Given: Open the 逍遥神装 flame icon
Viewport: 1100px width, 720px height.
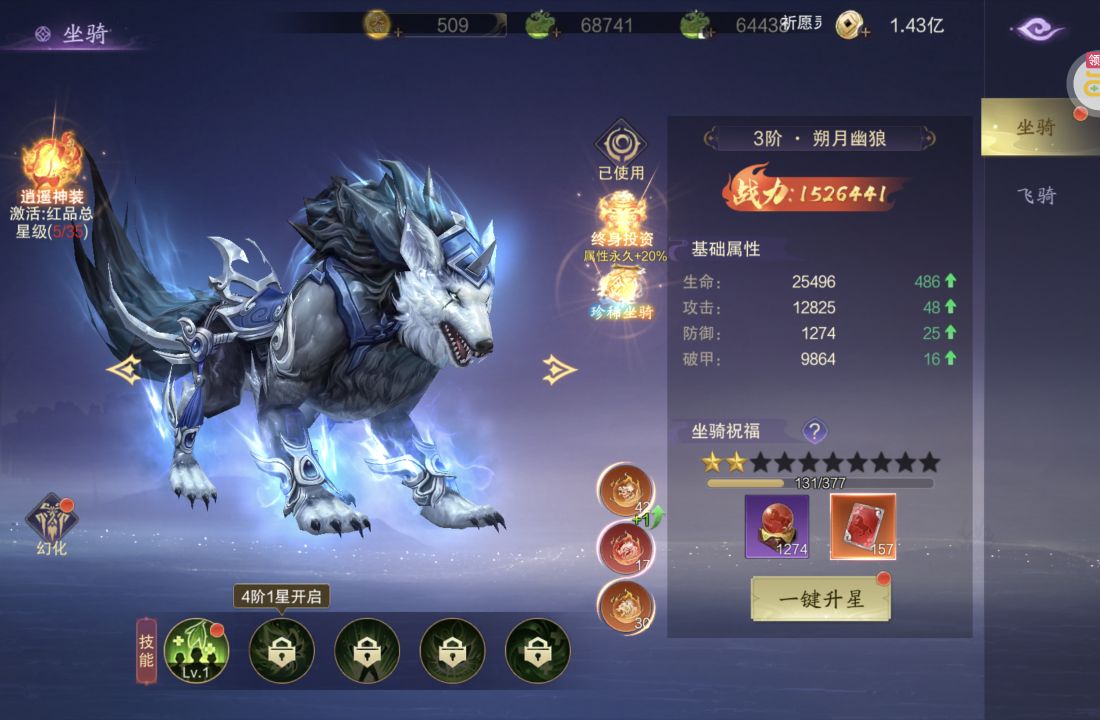Looking at the screenshot, I should [52, 165].
